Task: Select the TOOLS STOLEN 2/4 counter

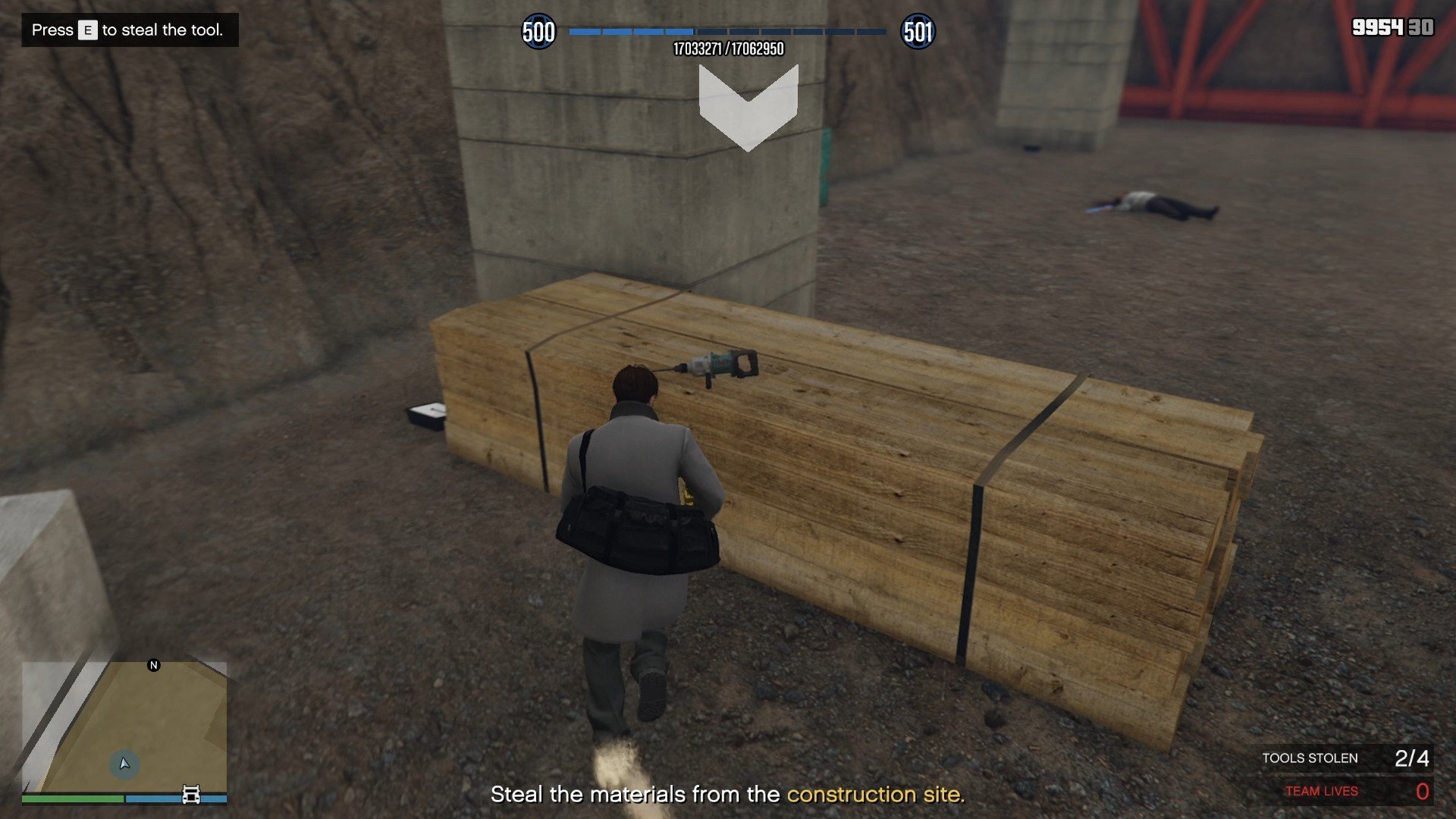Action: click(x=1346, y=758)
